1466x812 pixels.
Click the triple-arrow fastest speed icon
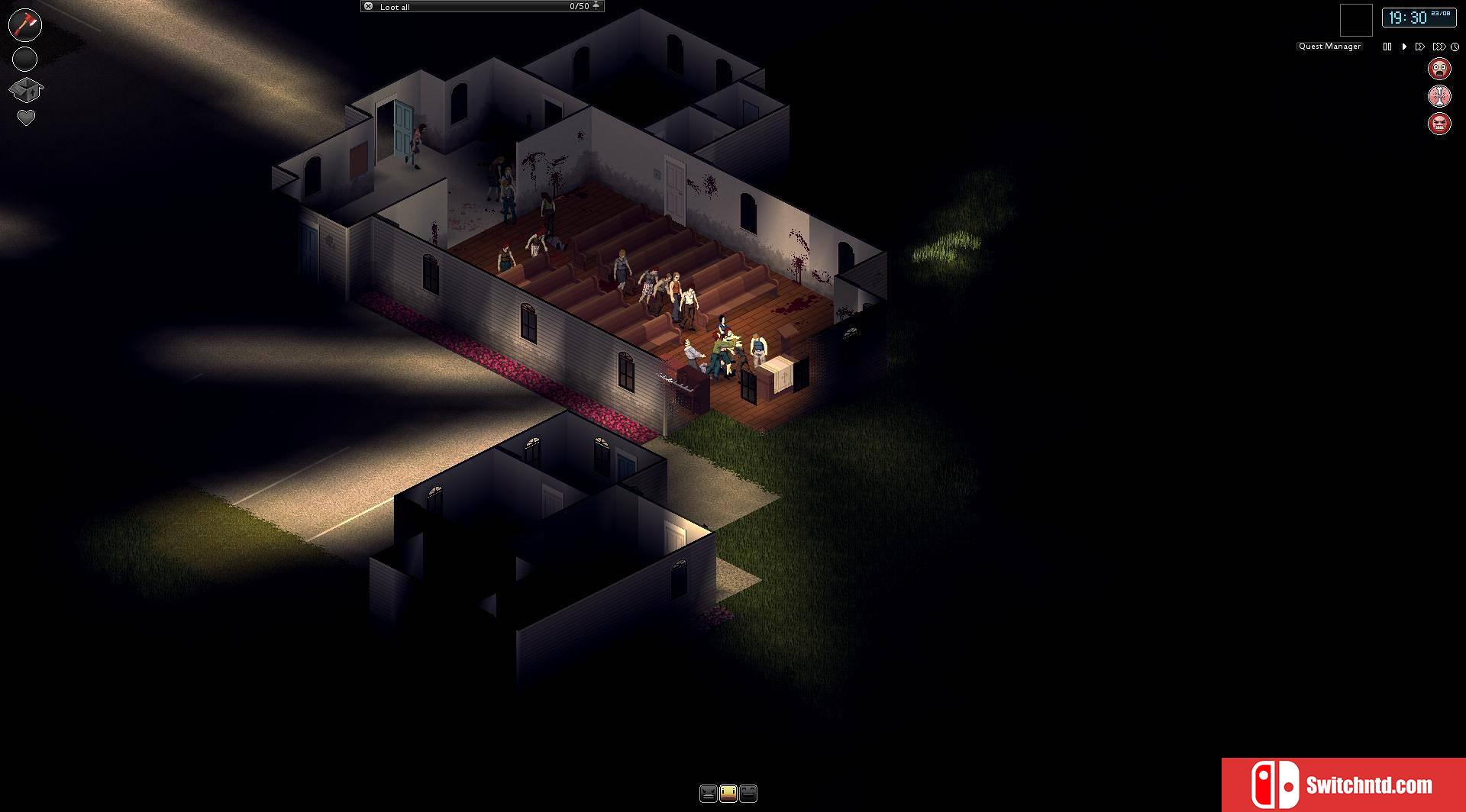pyautogui.click(x=1439, y=47)
